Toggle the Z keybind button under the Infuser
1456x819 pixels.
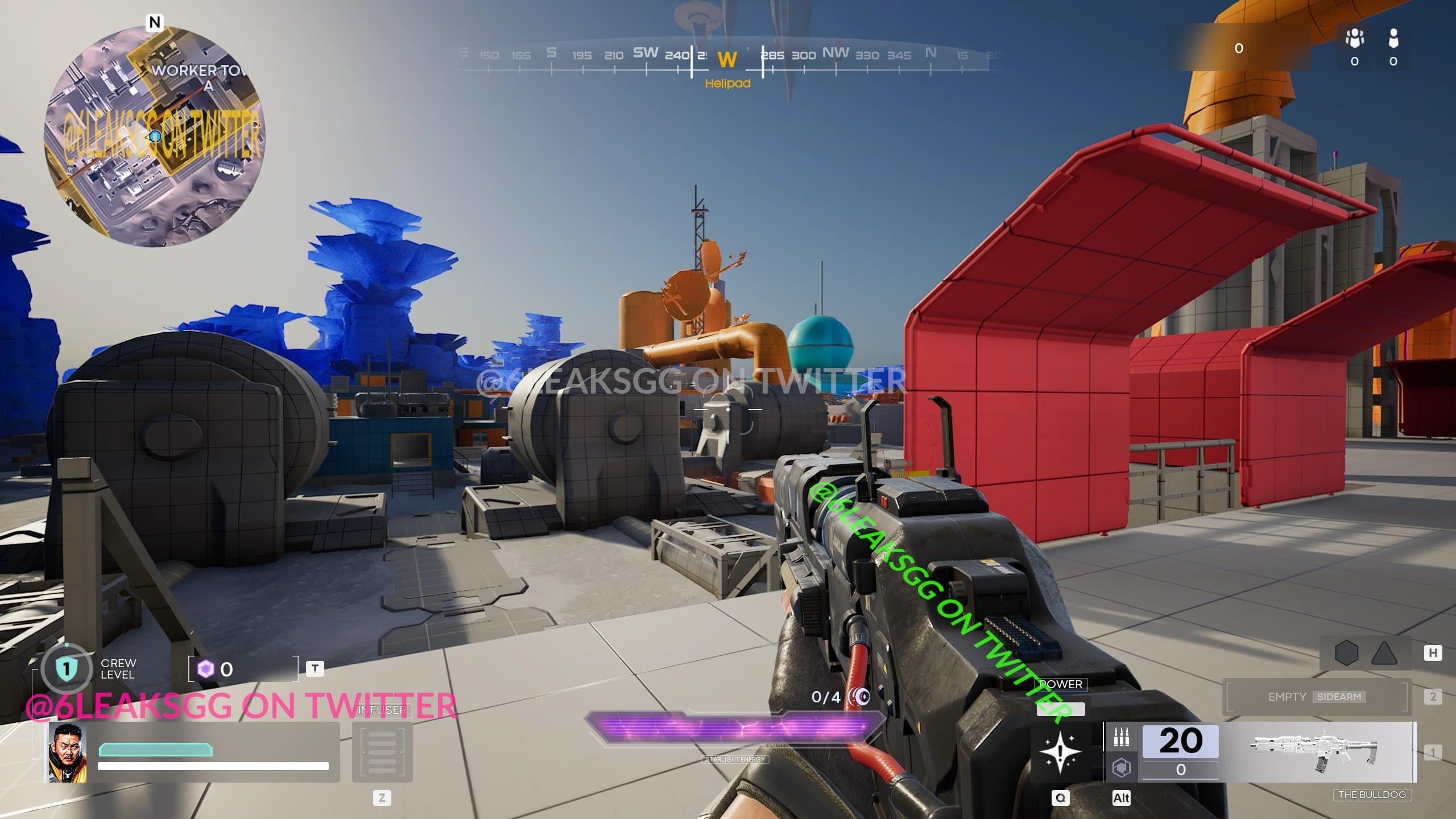[x=382, y=799]
